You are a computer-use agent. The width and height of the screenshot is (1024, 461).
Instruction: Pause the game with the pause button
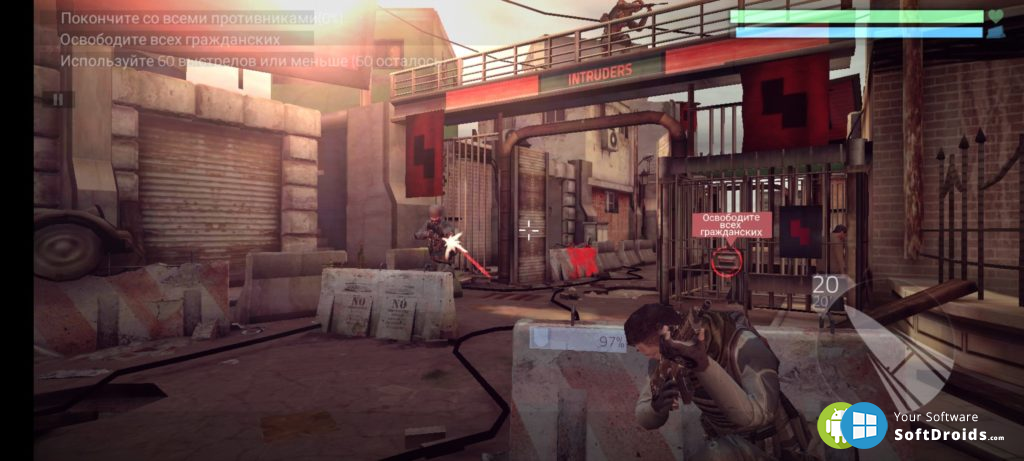[58, 99]
